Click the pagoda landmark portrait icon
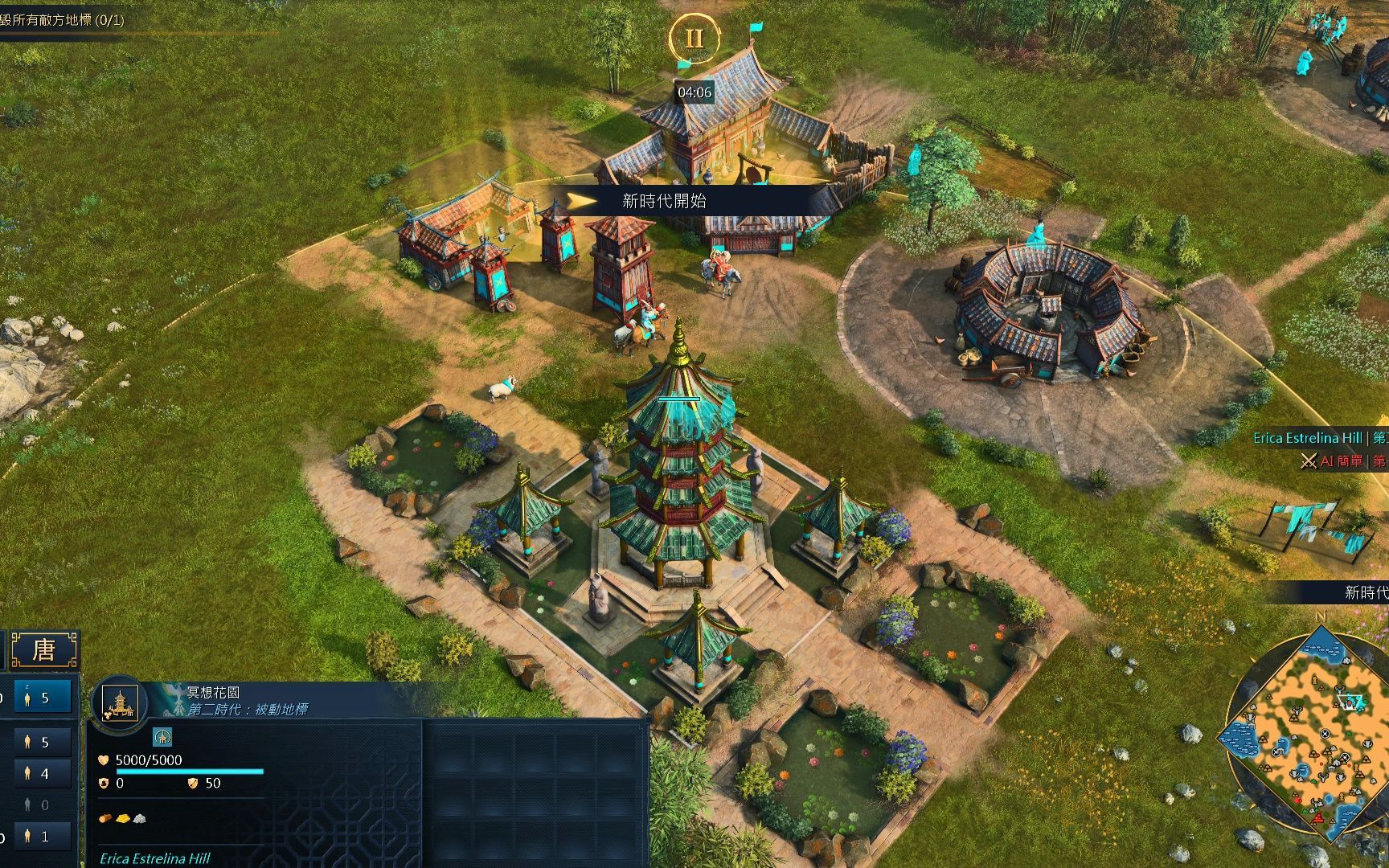 (x=120, y=703)
